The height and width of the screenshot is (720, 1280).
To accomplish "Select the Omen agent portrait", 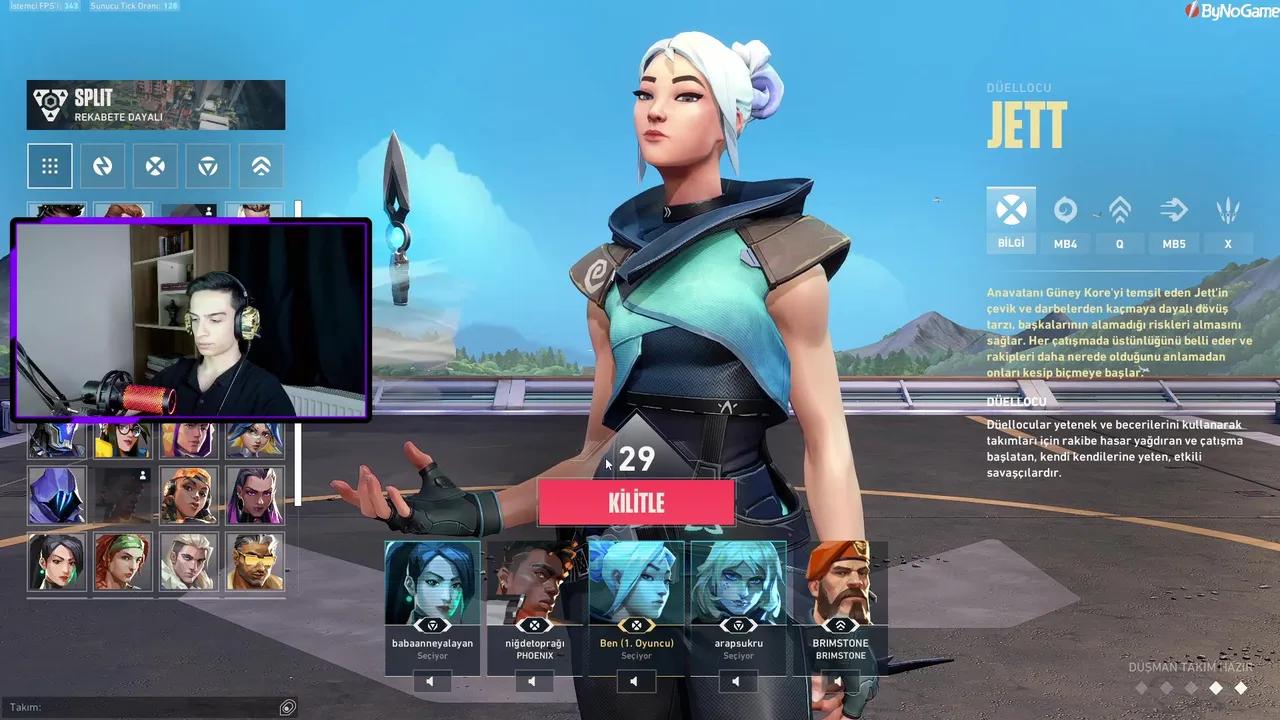I will [x=57, y=495].
